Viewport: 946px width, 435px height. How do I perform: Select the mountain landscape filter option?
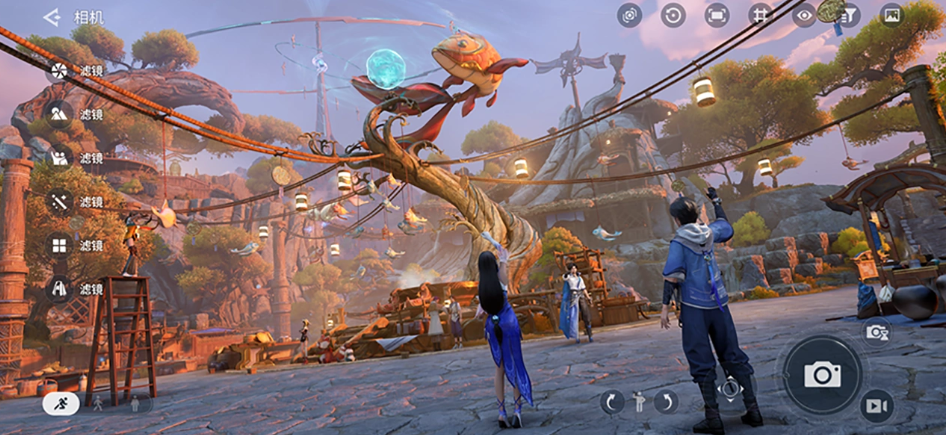coord(59,114)
